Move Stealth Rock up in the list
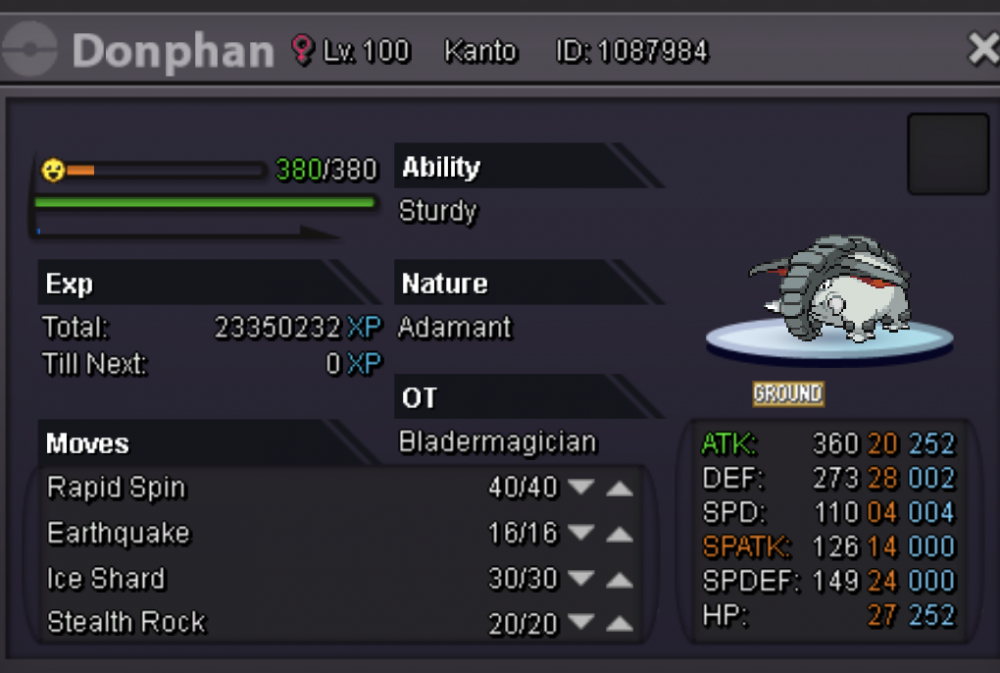This screenshot has height=673, width=1000. point(620,624)
